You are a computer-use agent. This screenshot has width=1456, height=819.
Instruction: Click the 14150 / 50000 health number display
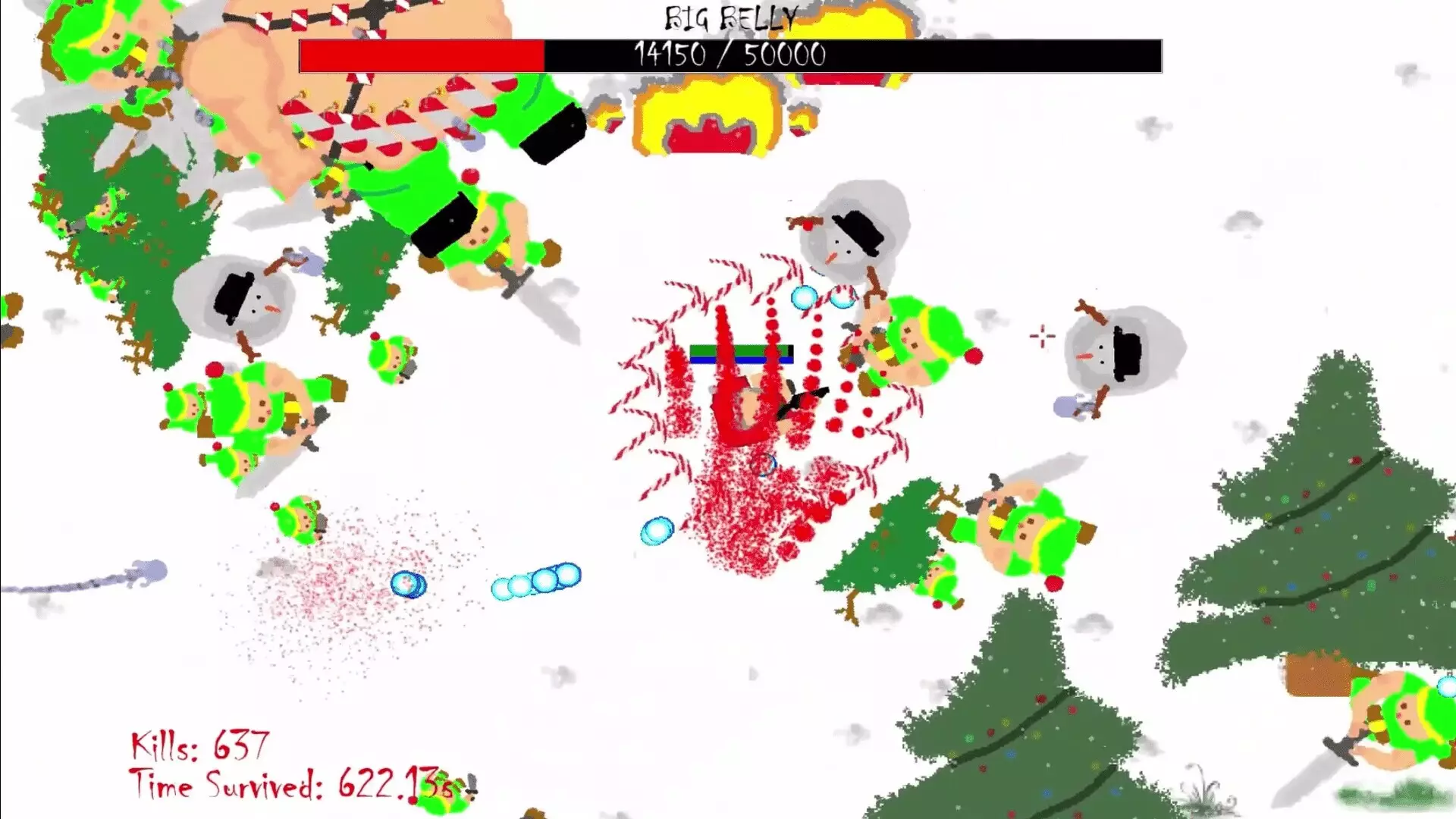730,53
